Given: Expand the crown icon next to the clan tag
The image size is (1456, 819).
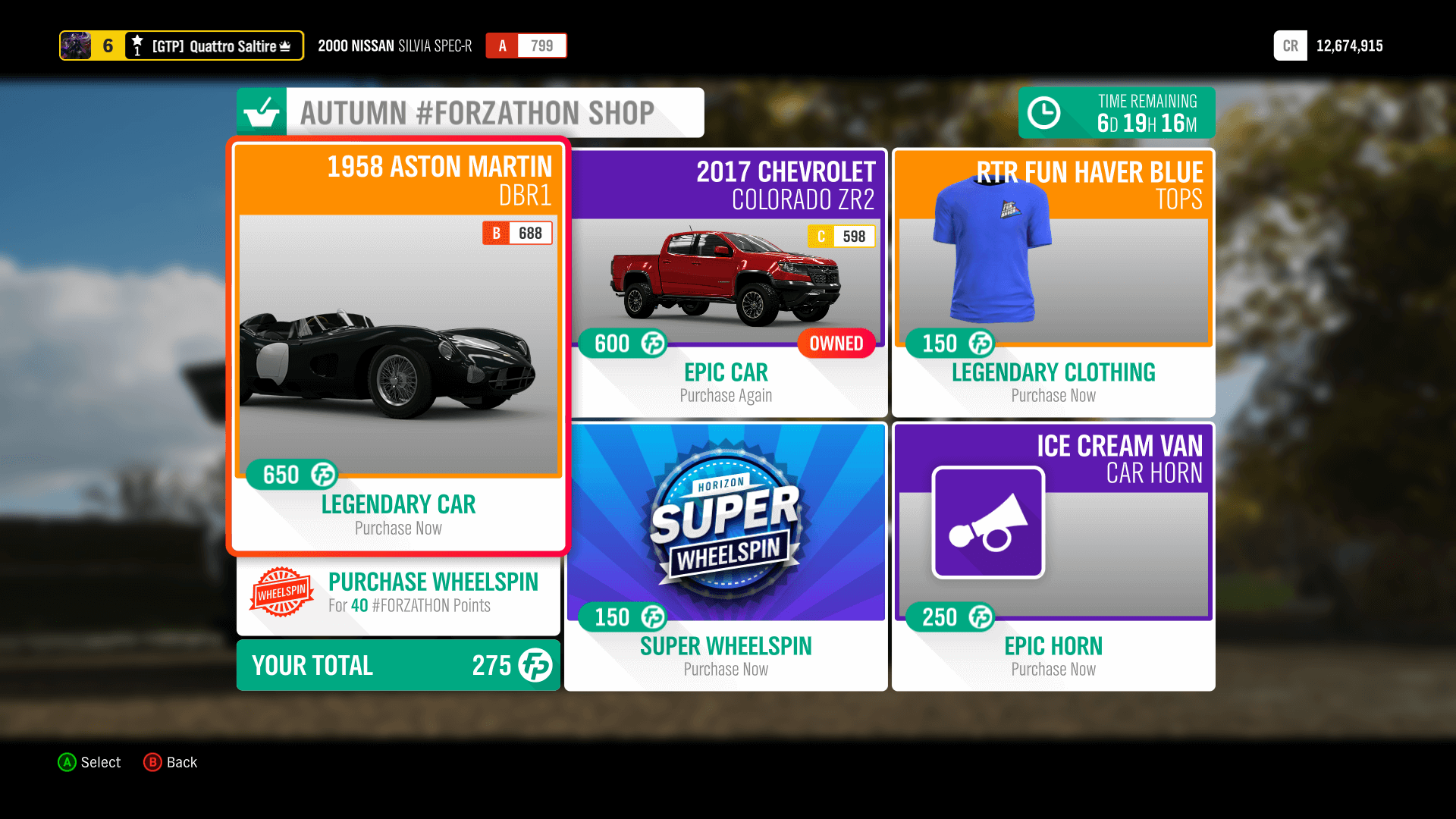Looking at the screenshot, I should [287, 45].
